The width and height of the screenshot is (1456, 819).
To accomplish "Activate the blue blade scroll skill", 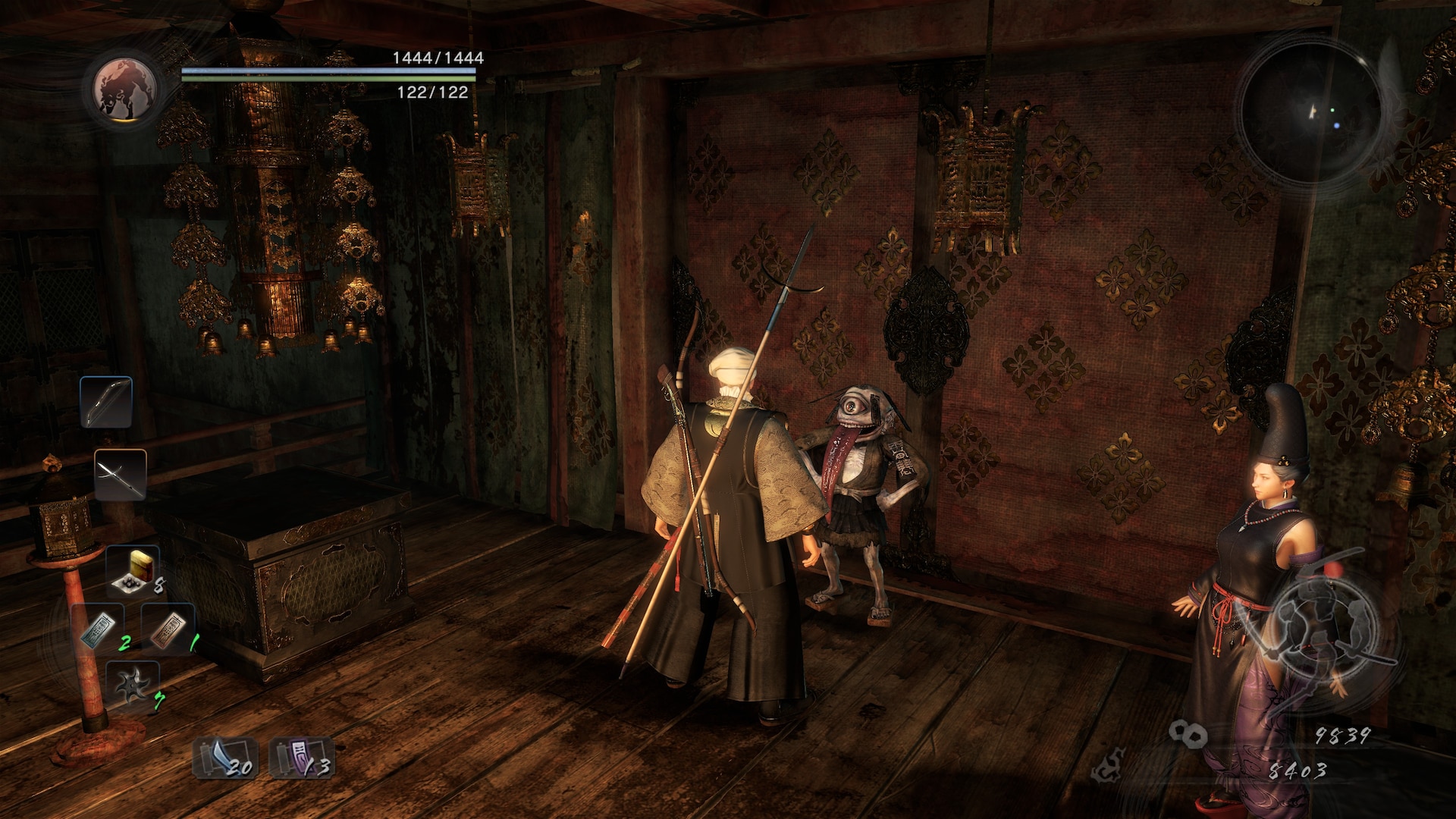I will (x=224, y=758).
